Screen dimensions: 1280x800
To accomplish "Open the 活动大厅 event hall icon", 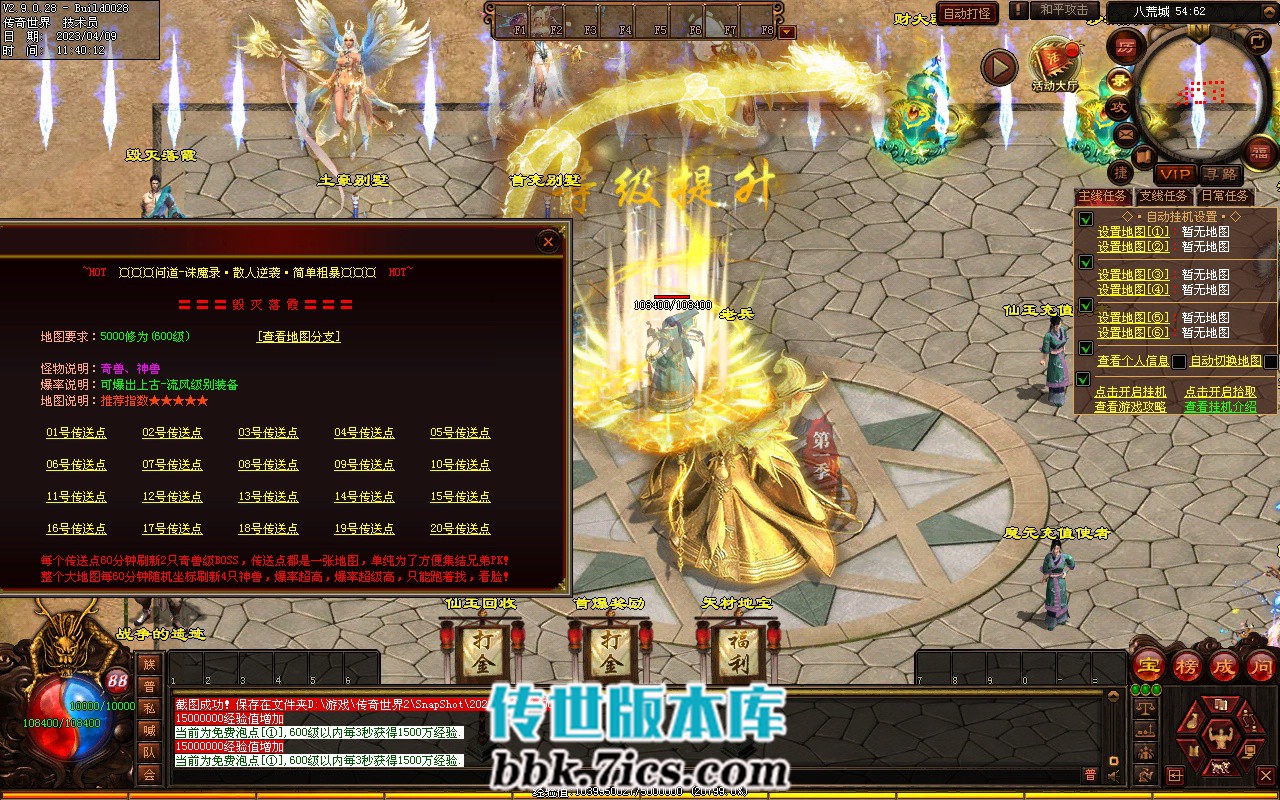I will point(1054,64).
